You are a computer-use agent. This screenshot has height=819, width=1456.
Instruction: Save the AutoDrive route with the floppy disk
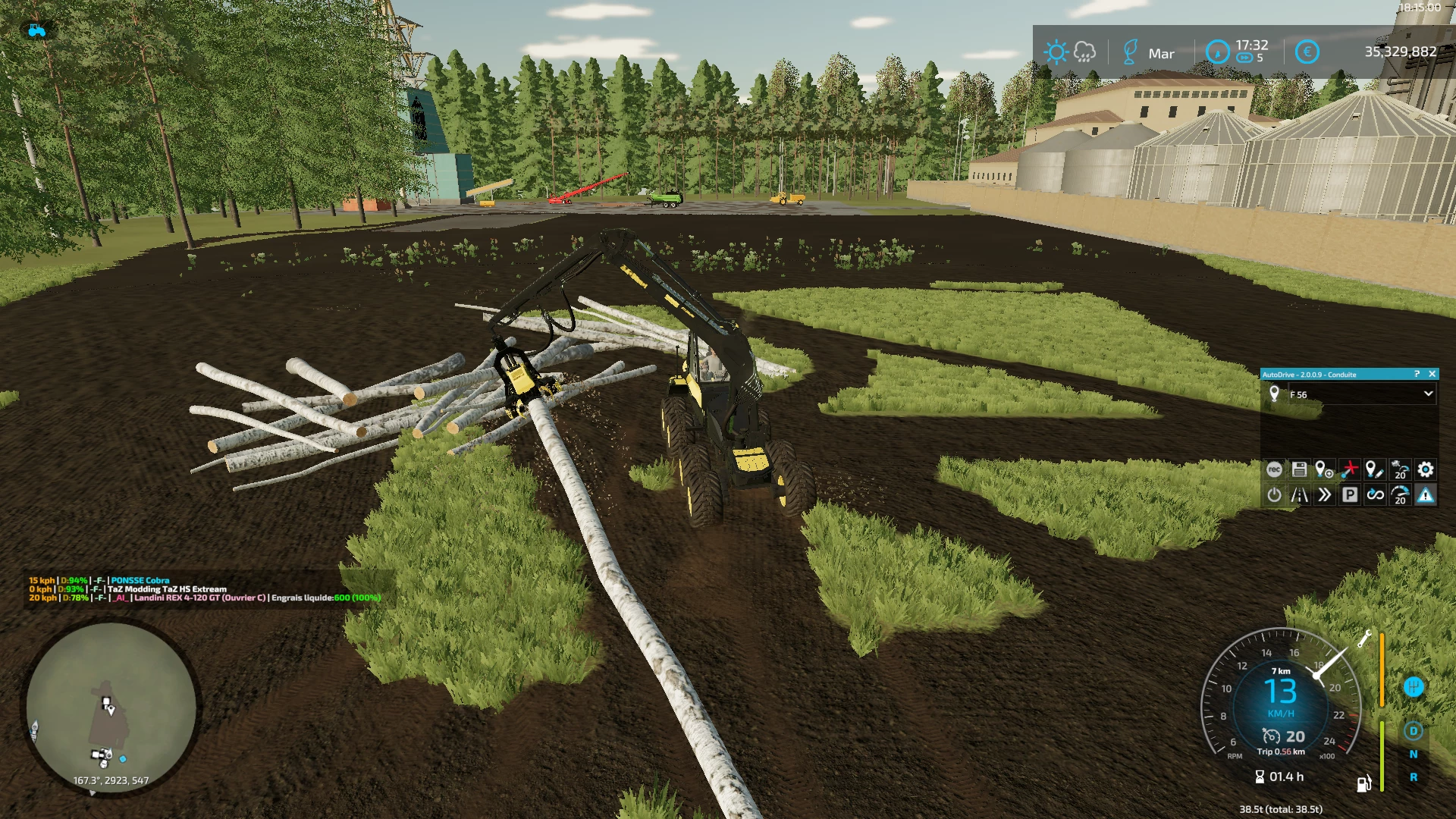(1299, 470)
